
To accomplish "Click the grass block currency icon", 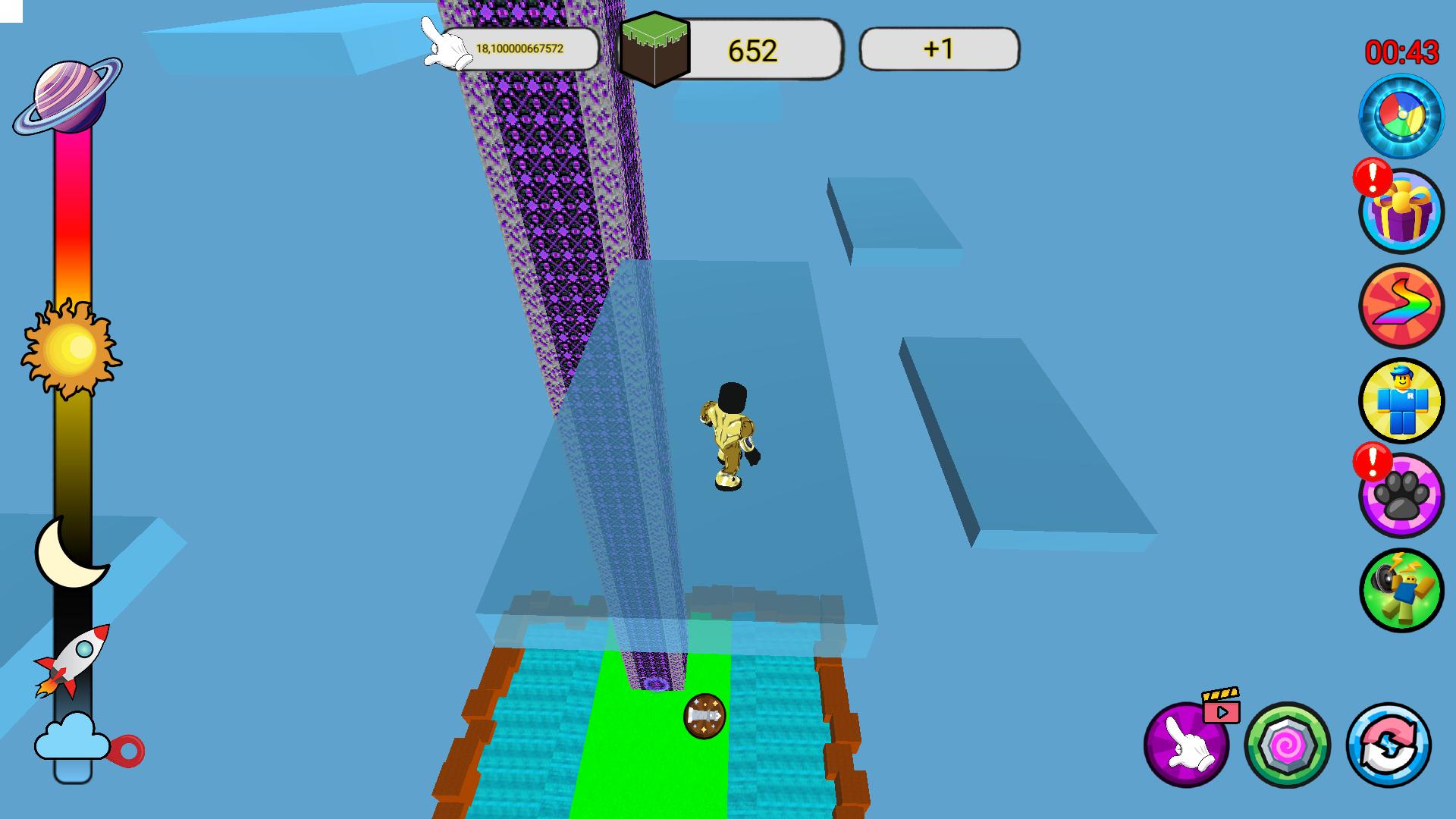I will tap(654, 49).
